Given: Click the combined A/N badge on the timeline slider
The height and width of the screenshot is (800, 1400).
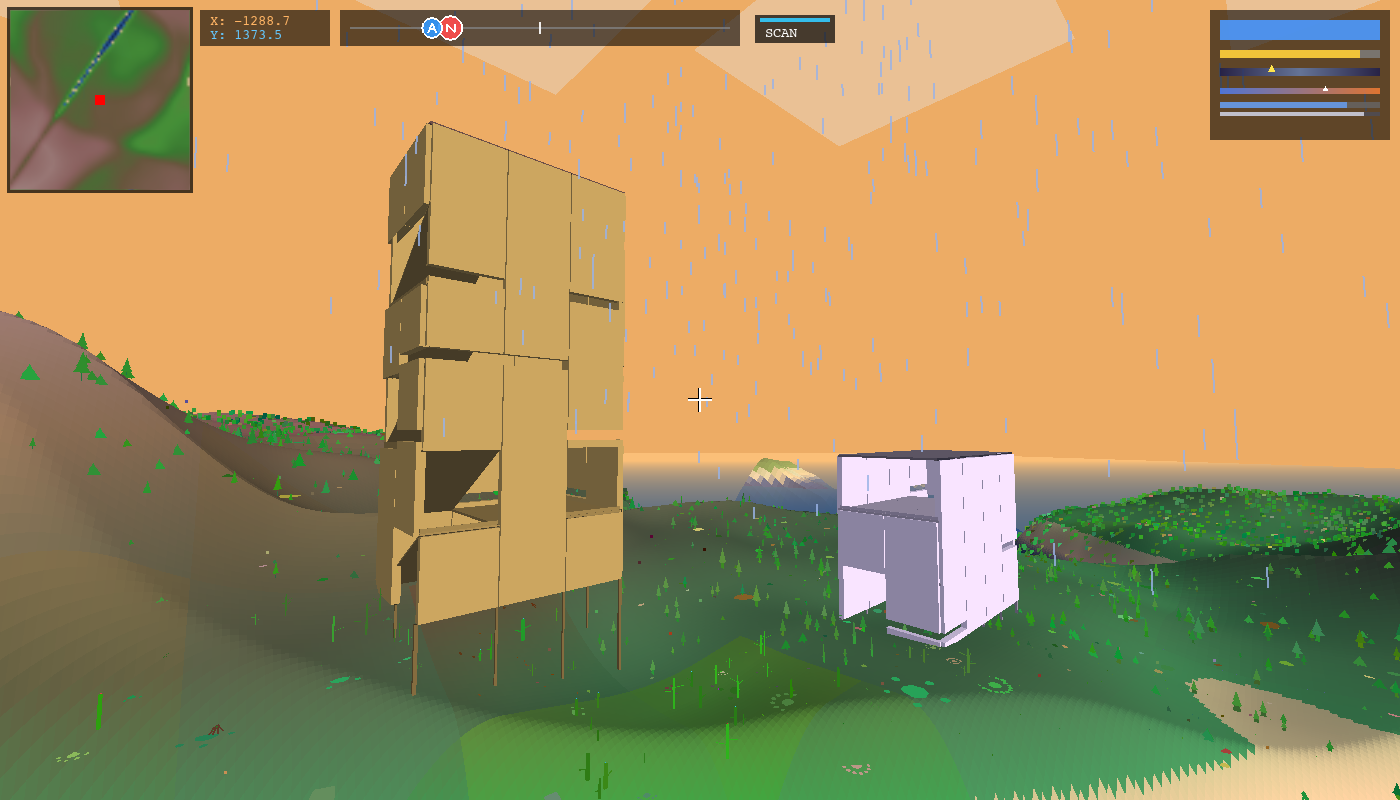Looking at the screenshot, I should (440, 27).
